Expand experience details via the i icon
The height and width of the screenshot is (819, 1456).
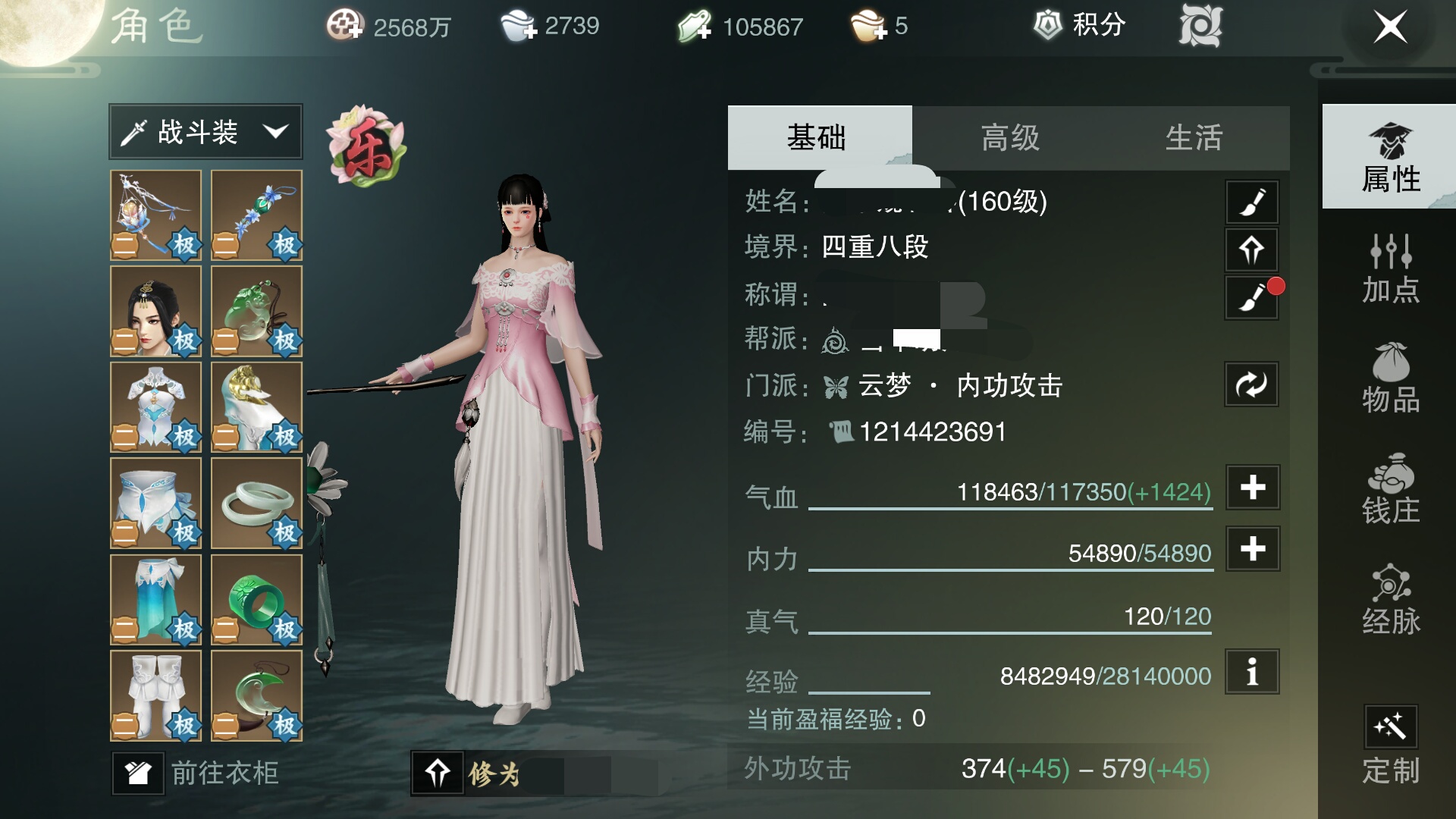(1251, 671)
